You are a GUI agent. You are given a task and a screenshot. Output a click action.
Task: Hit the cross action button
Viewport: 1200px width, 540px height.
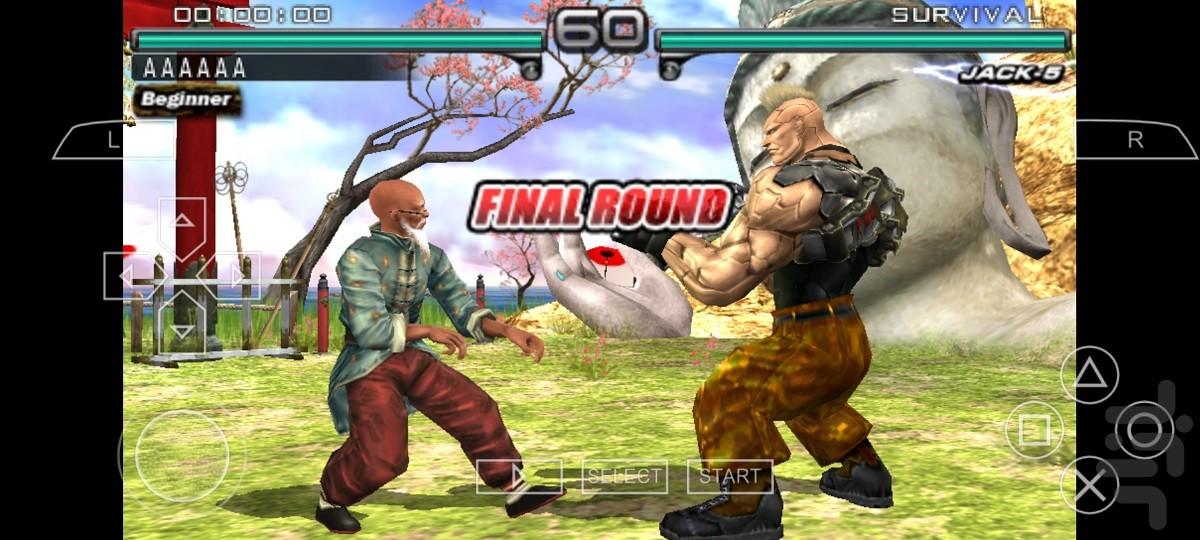coord(1089,485)
